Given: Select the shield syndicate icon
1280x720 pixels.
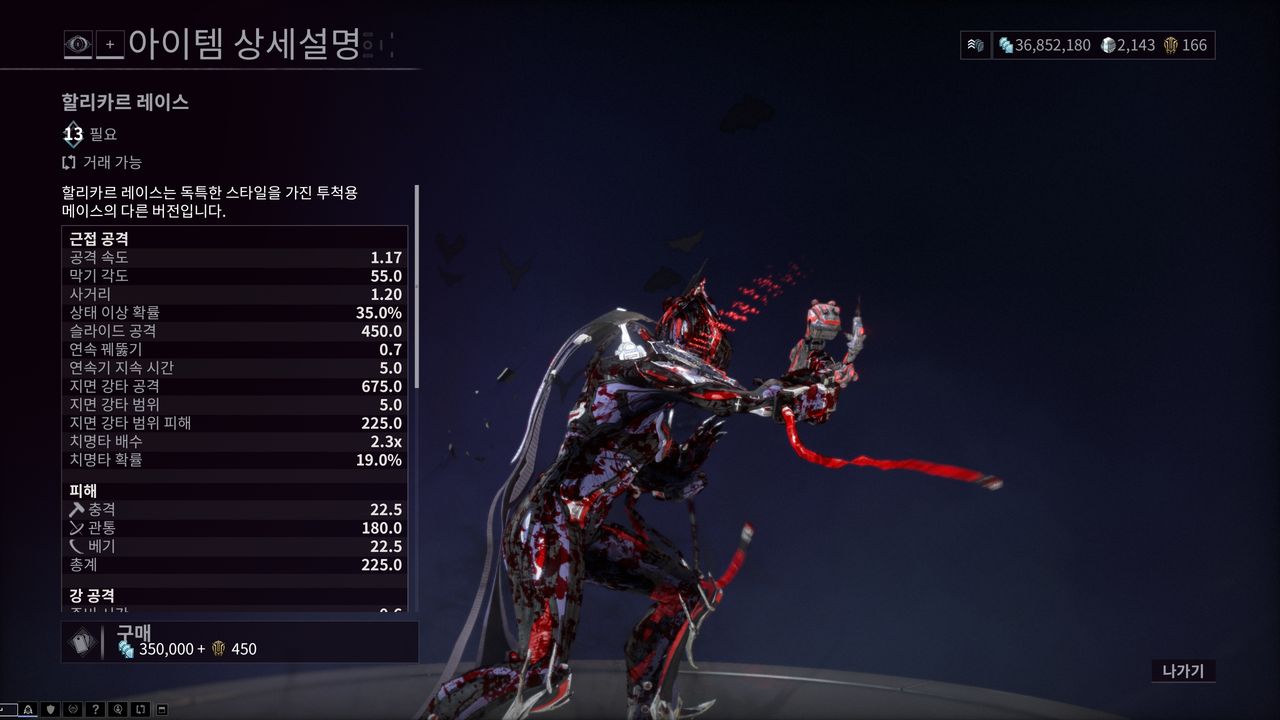Looking at the screenshot, I should point(50,708).
